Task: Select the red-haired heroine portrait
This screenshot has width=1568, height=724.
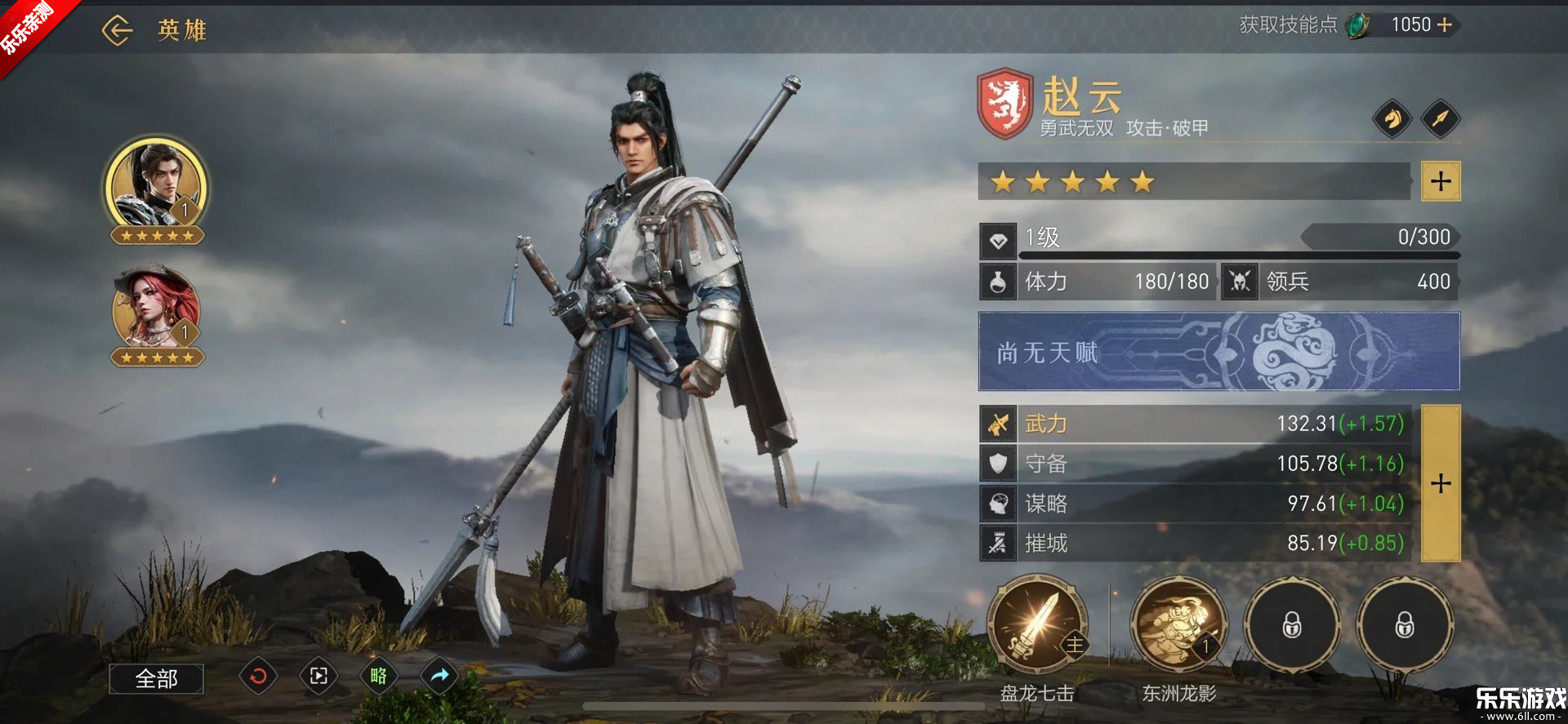Action: [x=156, y=310]
